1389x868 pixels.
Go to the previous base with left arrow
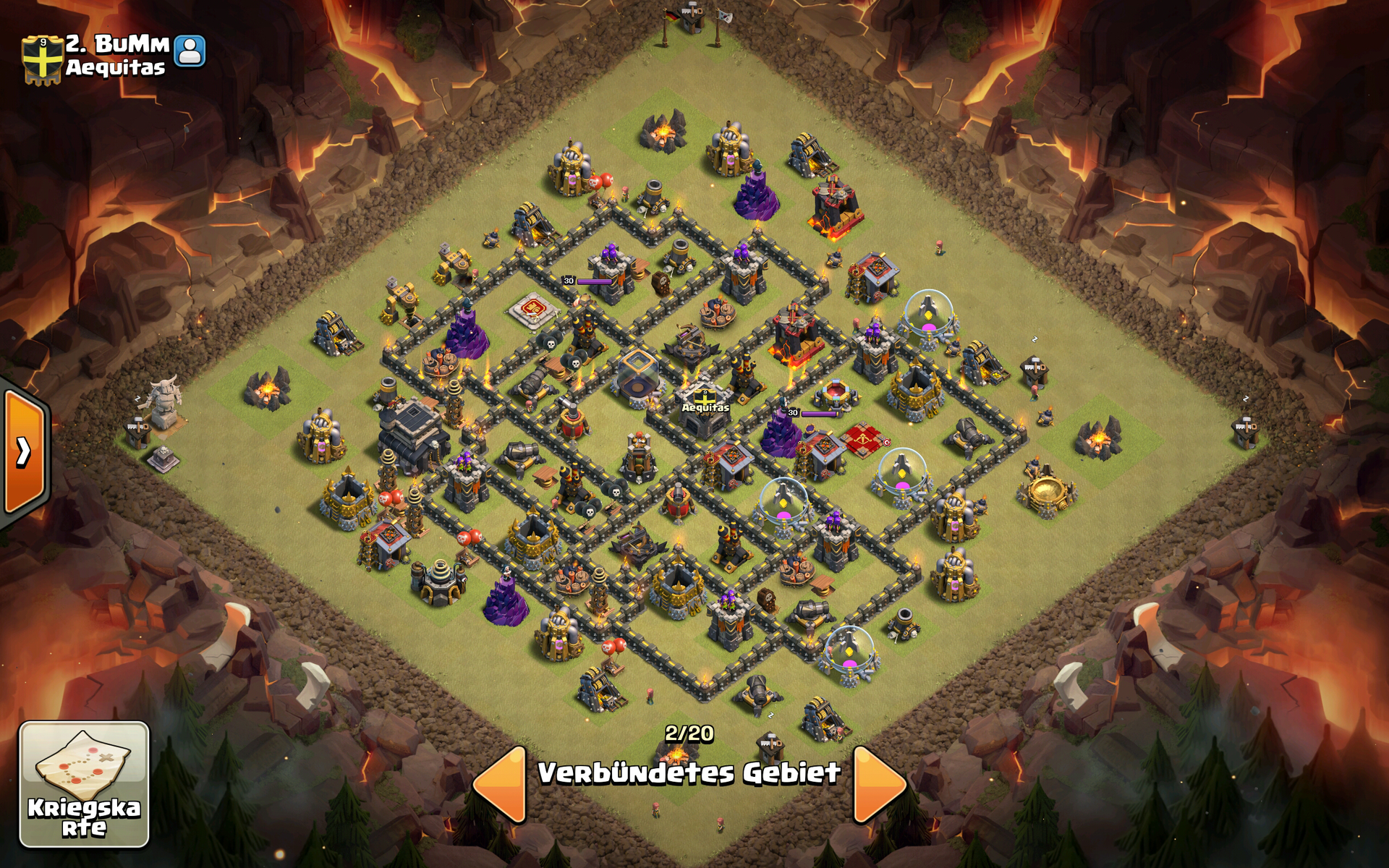[x=501, y=785]
